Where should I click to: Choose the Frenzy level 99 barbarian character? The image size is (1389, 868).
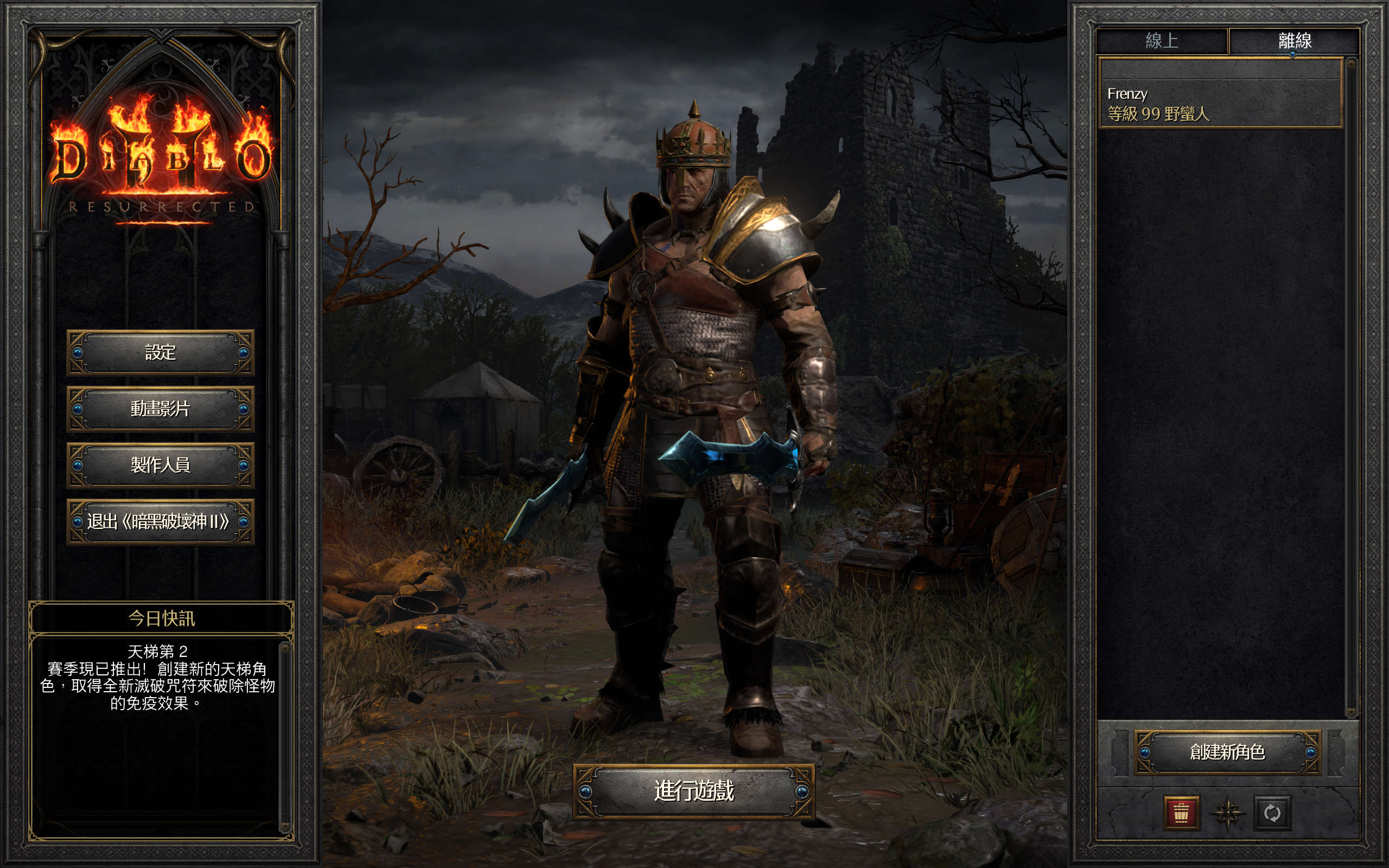pos(1219,103)
